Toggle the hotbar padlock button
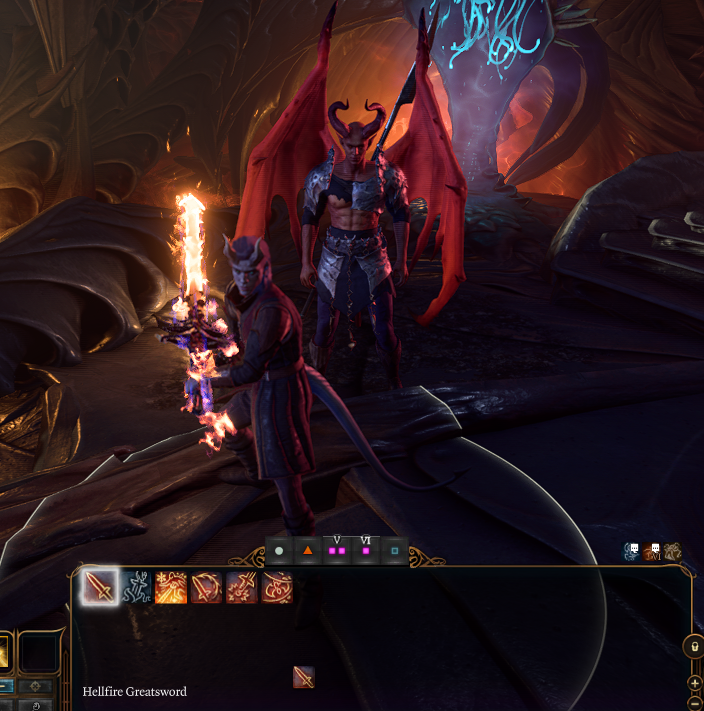Screen dimensions: 704x711 pyautogui.click(x=694, y=647)
